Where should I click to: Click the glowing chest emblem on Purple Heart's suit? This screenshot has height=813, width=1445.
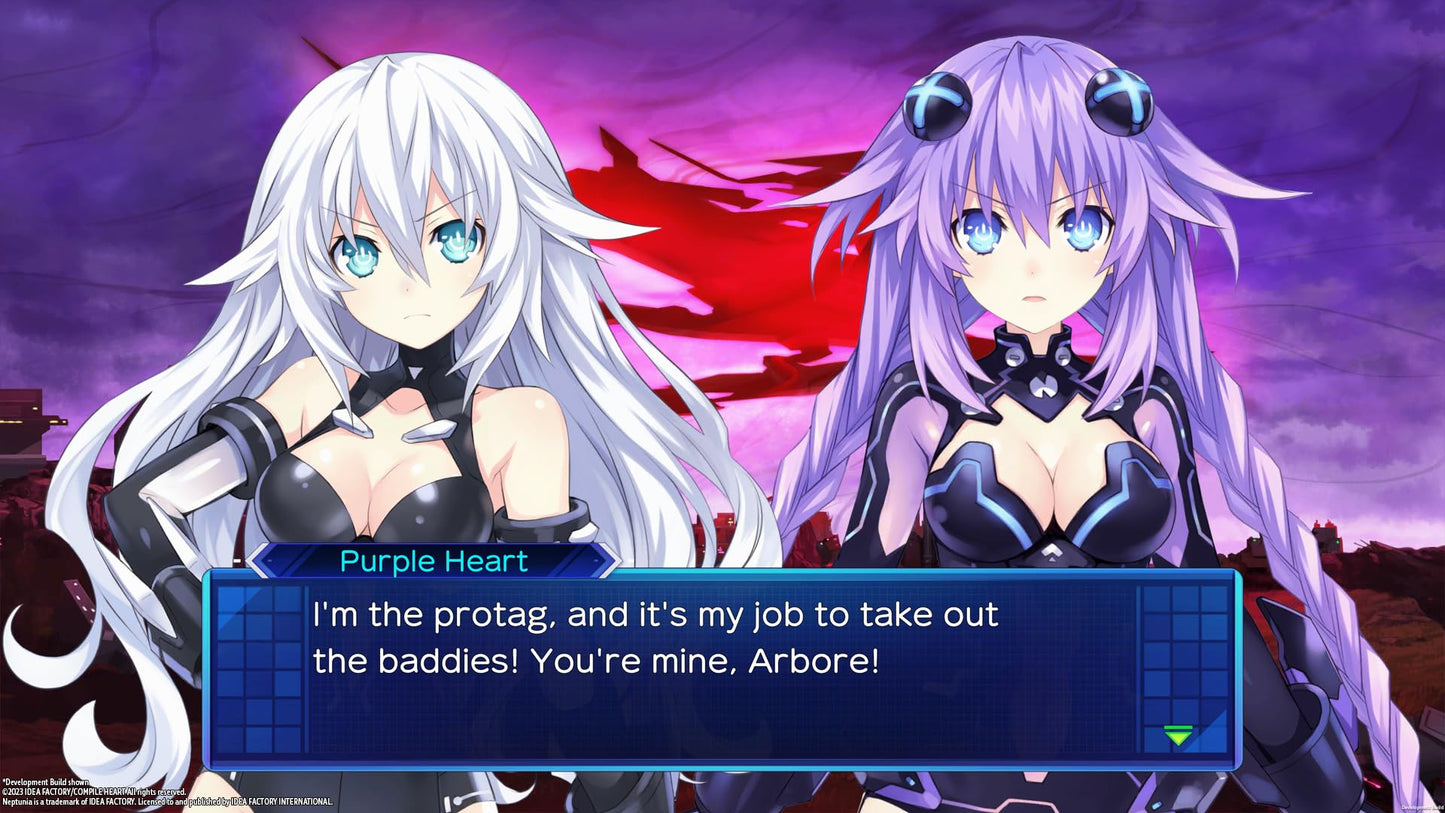click(x=1044, y=385)
